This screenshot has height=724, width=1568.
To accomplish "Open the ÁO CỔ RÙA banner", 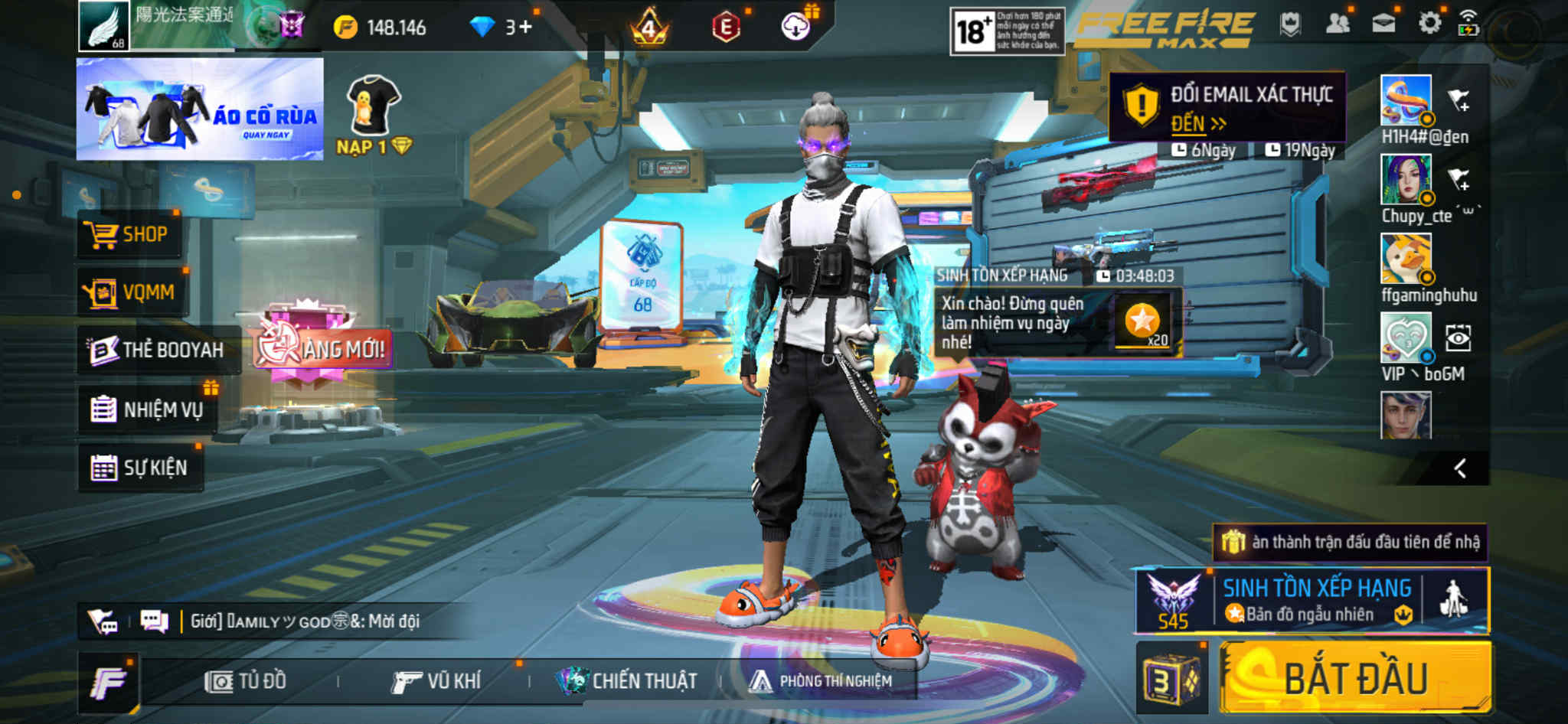I will pyautogui.click(x=200, y=109).
